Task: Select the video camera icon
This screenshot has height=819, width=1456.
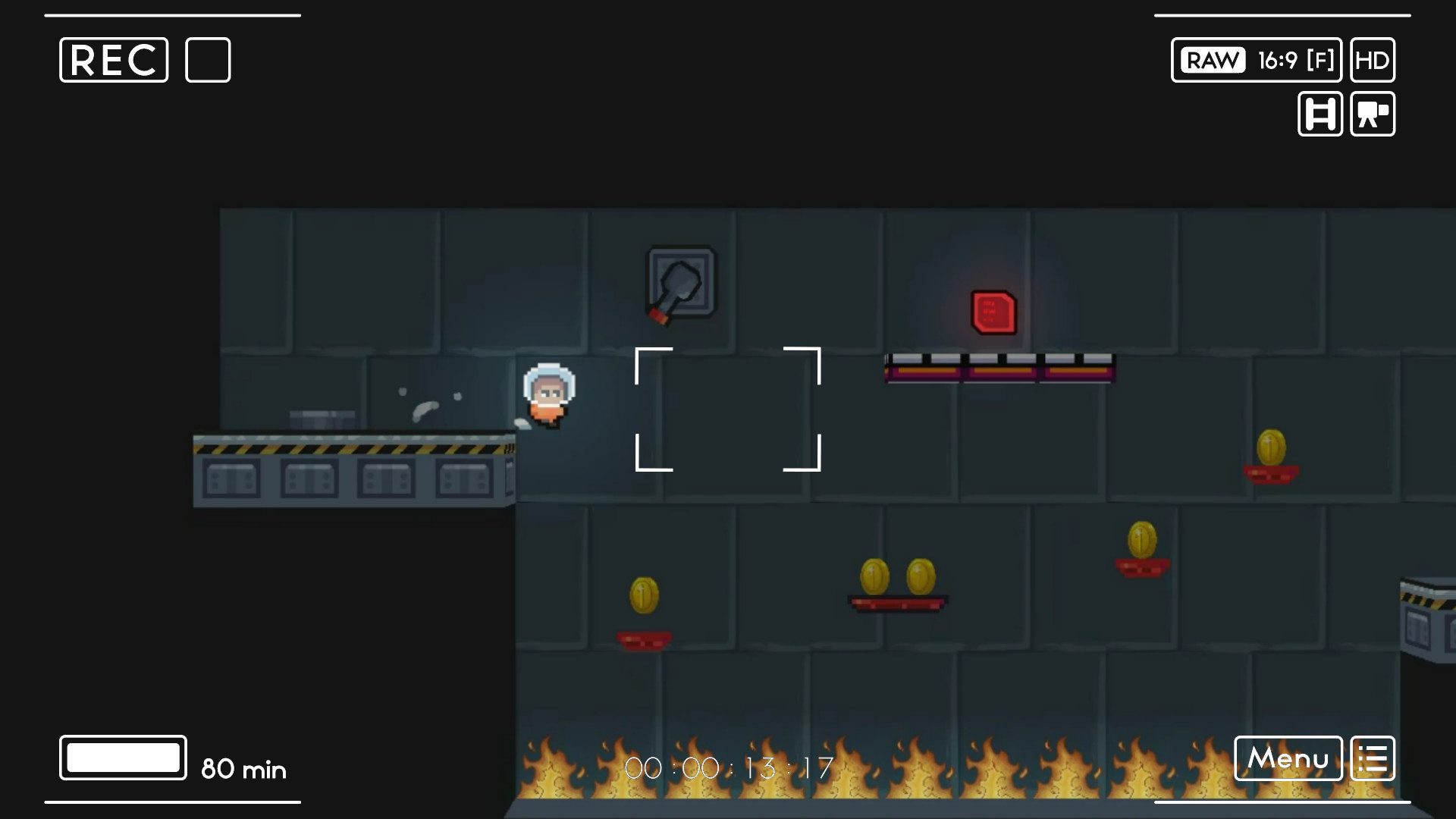Action: (1373, 115)
